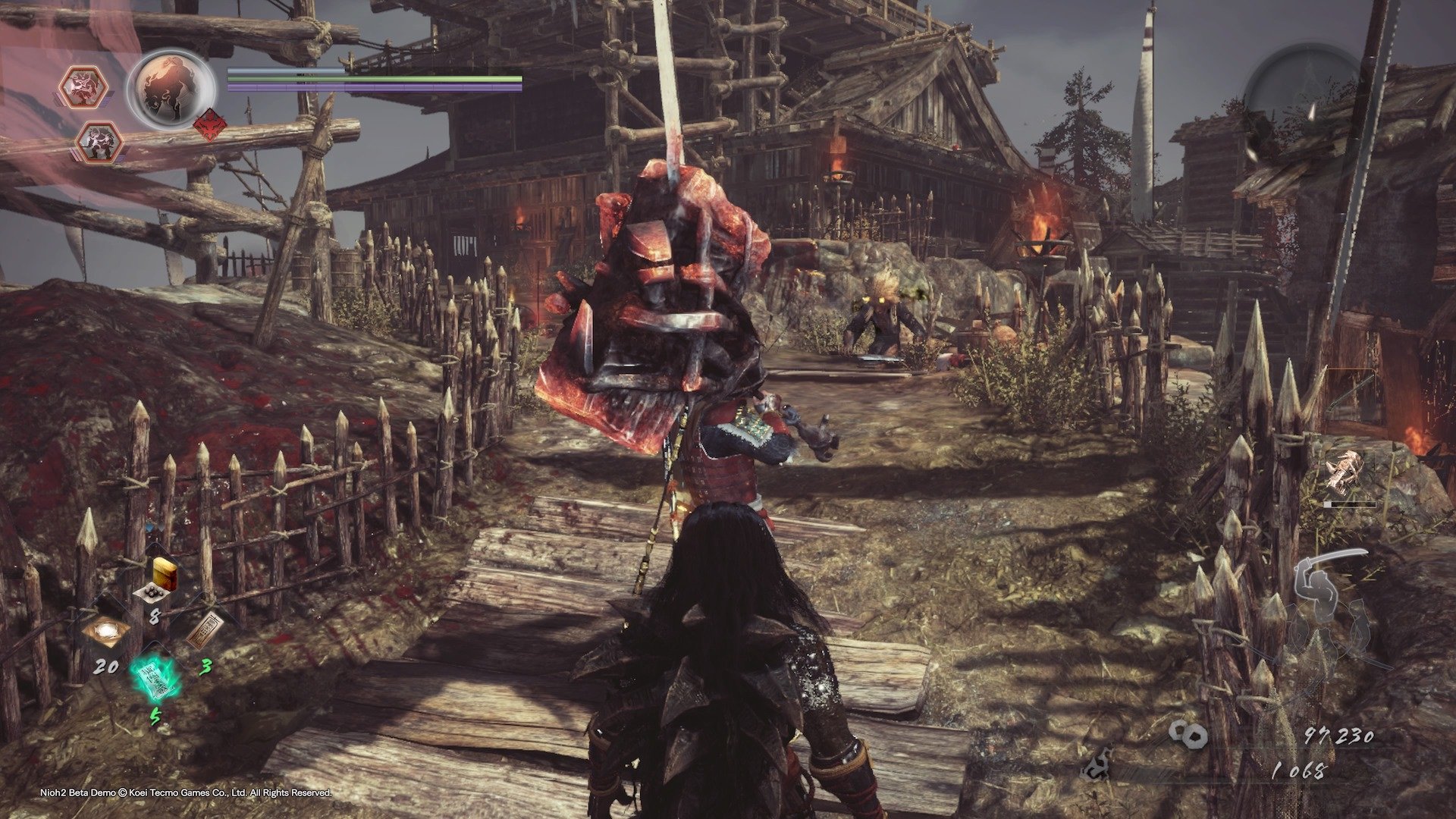Use the brown paper talisman

[x=205, y=631]
